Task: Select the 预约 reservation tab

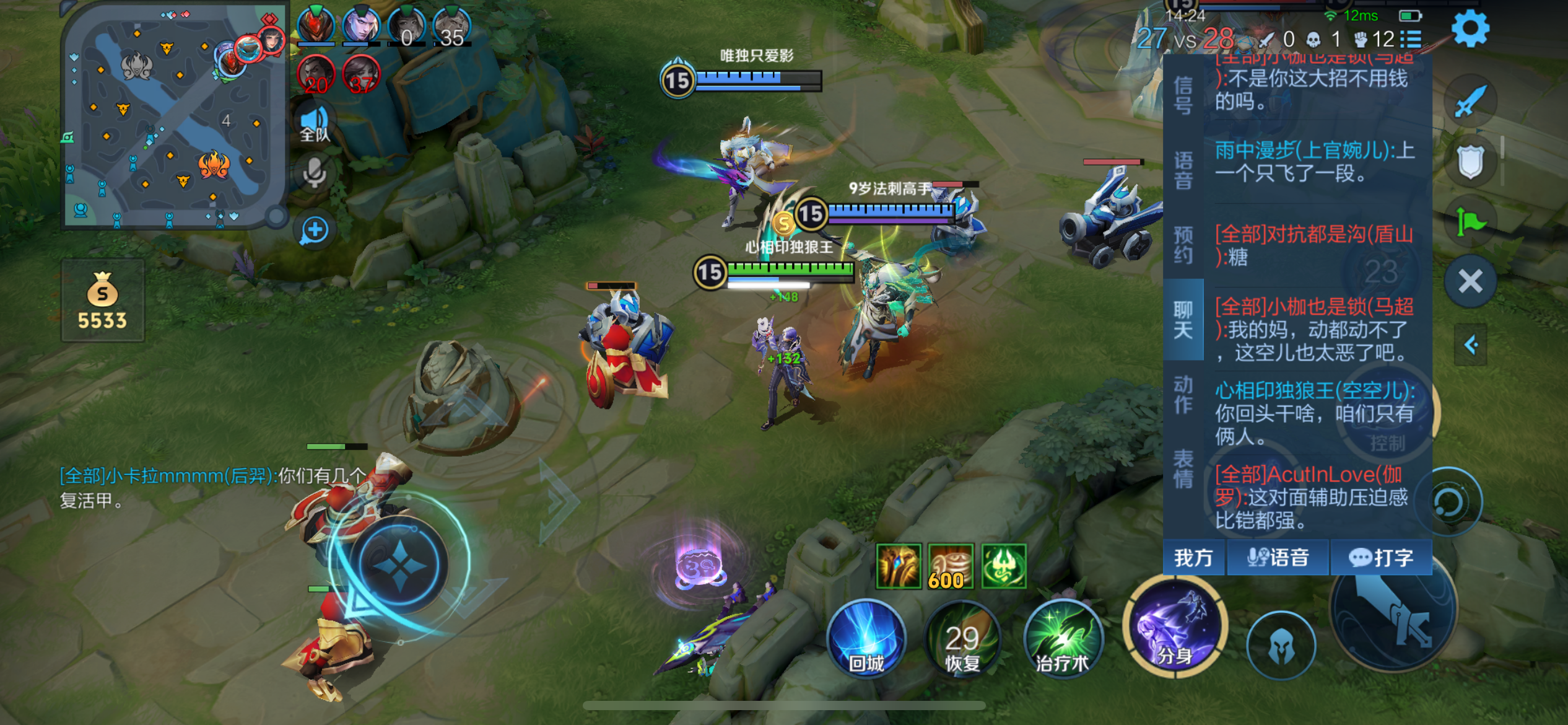Action: (x=1183, y=245)
